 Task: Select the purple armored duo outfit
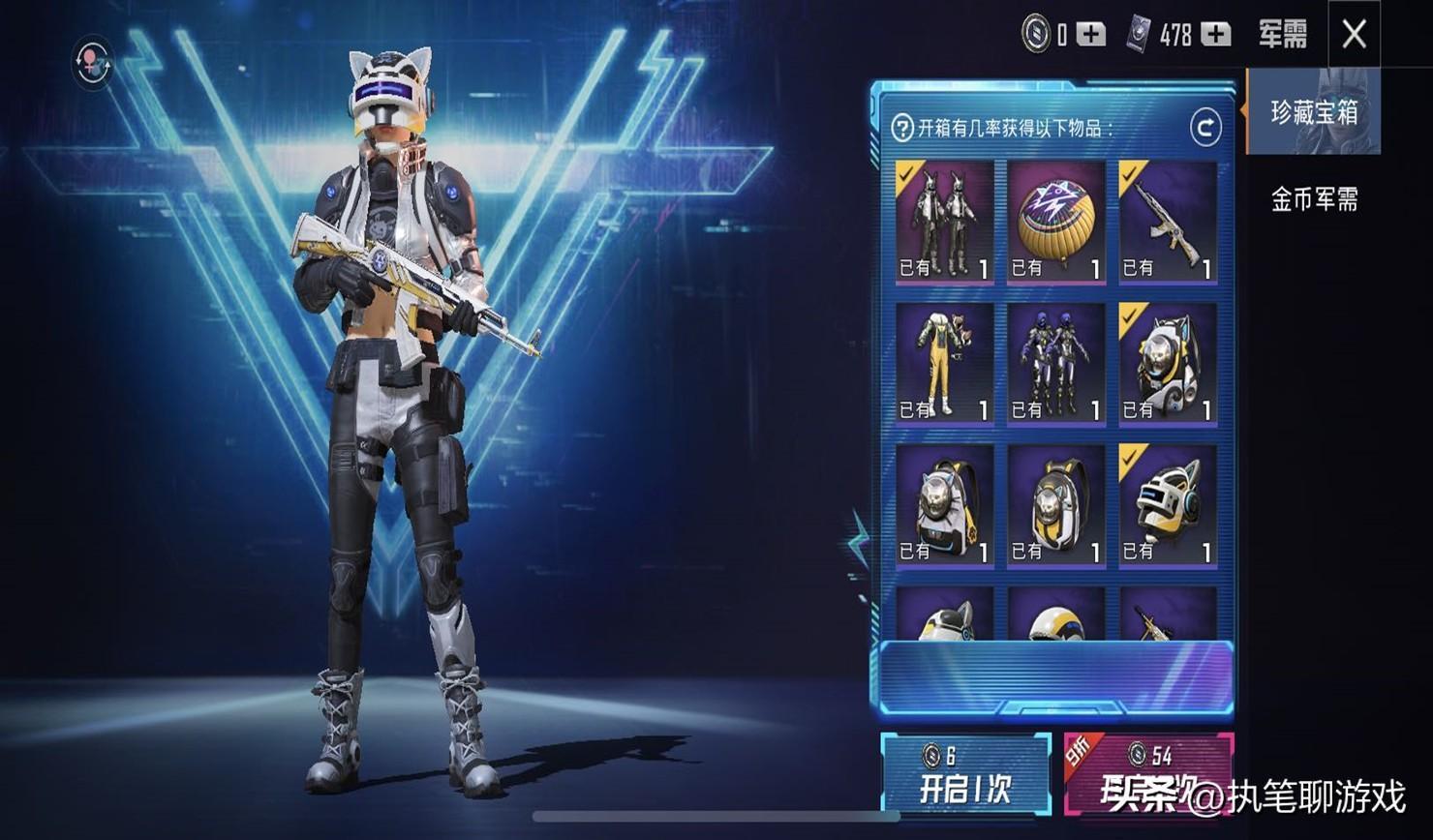coord(1056,364)
